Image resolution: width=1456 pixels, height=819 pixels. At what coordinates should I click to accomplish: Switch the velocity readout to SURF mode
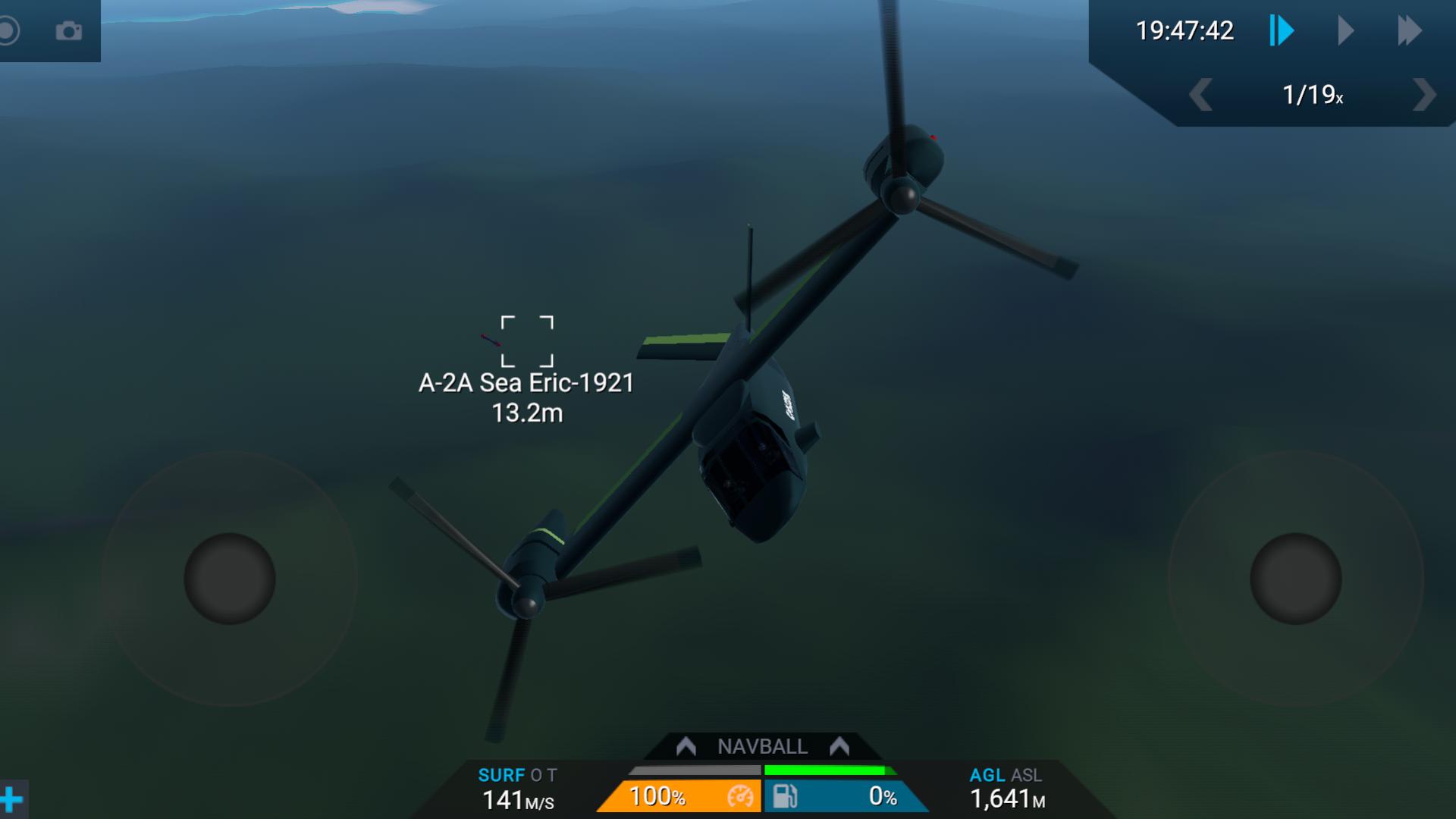pos(501,775)
